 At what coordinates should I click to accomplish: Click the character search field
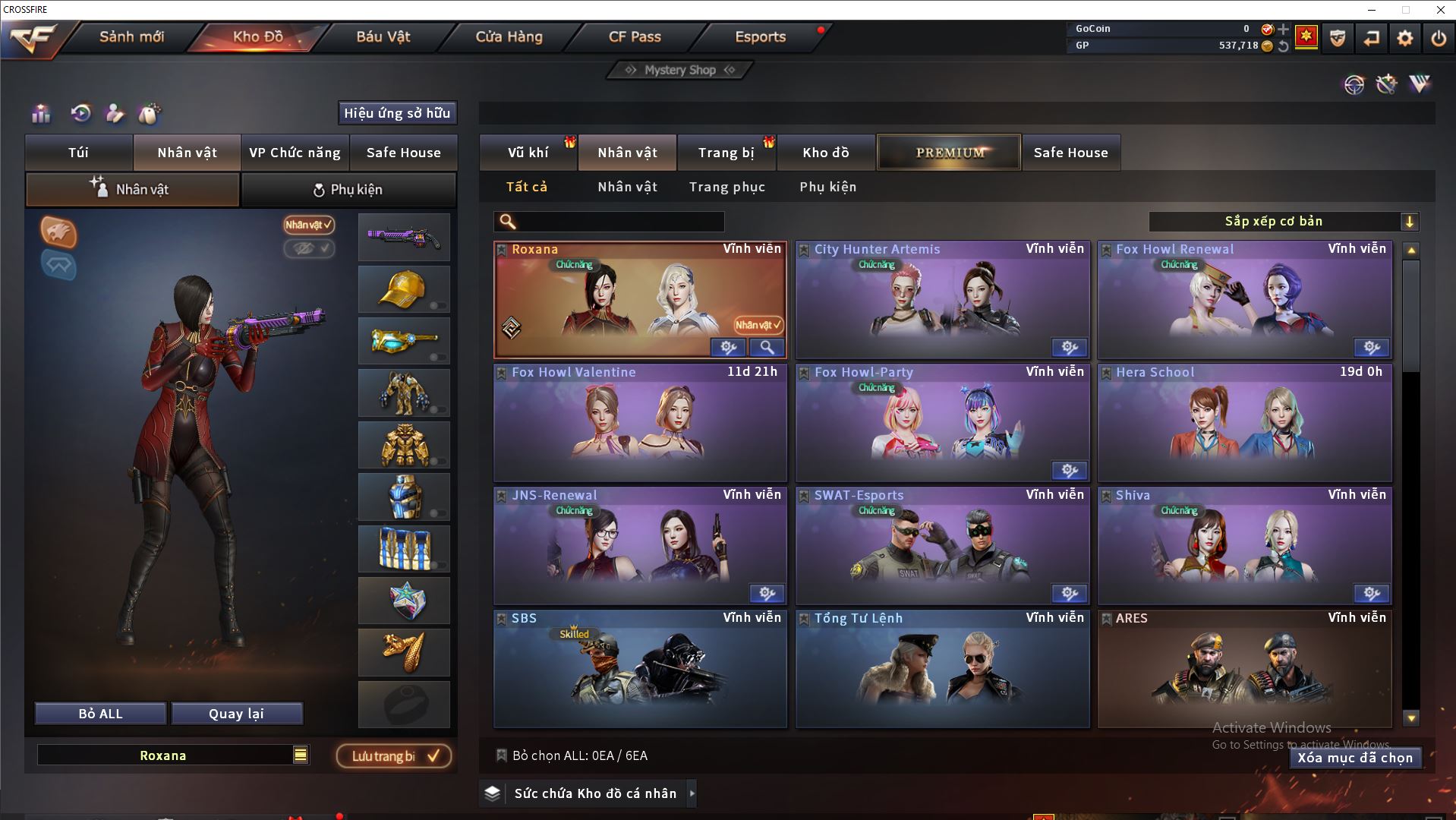[619, 222]
